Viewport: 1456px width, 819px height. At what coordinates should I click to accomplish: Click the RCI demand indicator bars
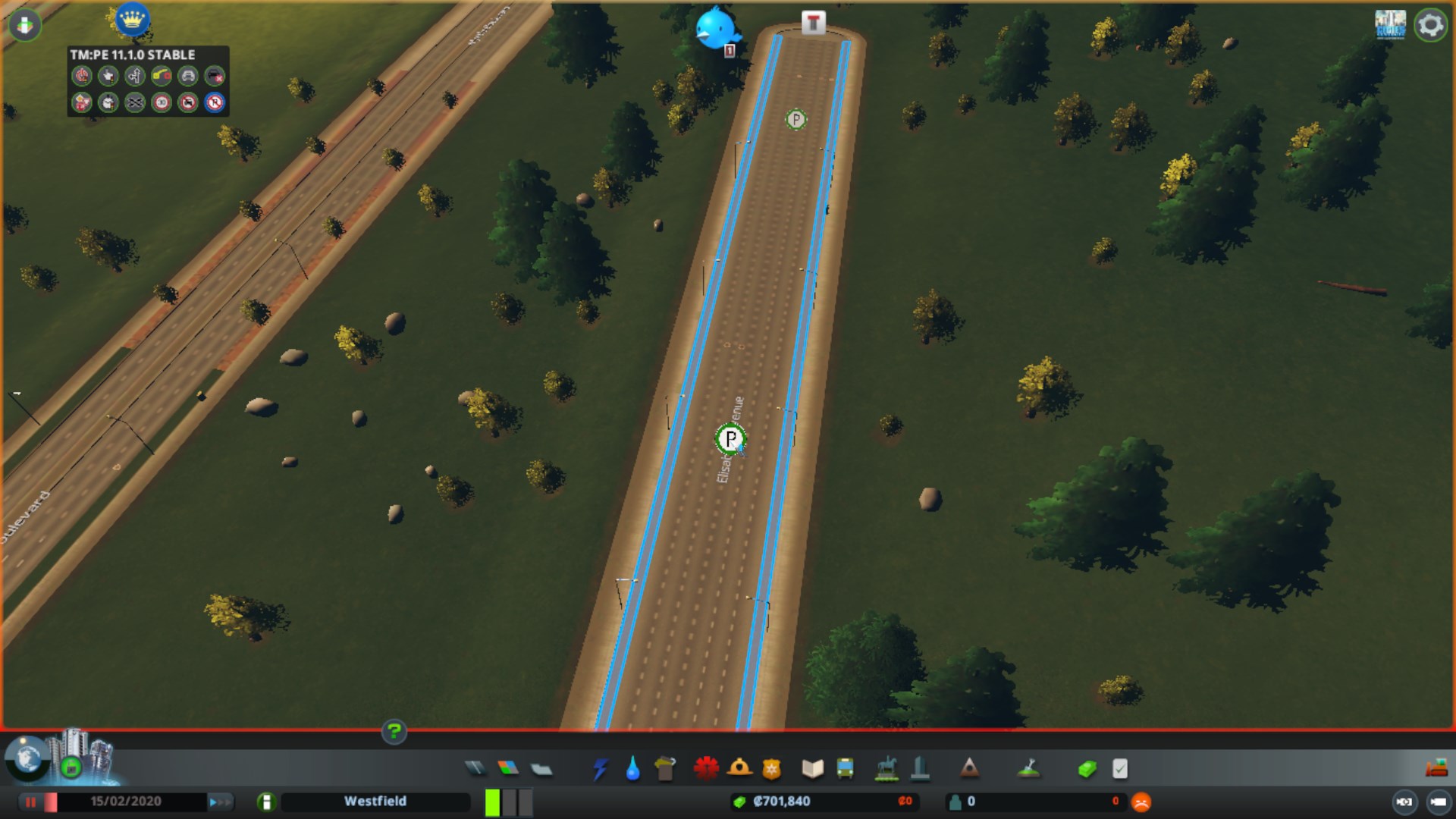coord(507,801)
